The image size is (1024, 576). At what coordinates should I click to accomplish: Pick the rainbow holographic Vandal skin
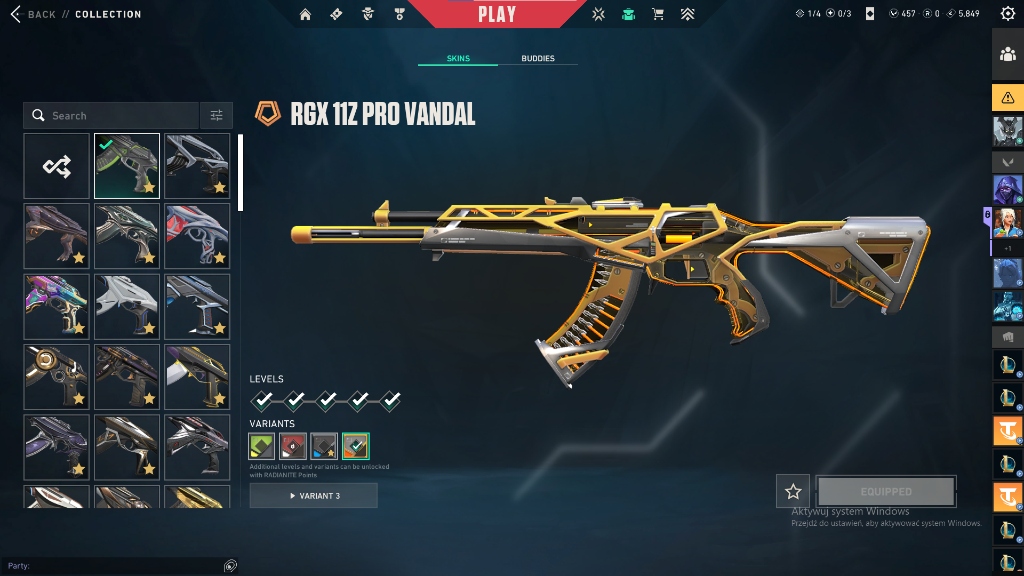57,306
